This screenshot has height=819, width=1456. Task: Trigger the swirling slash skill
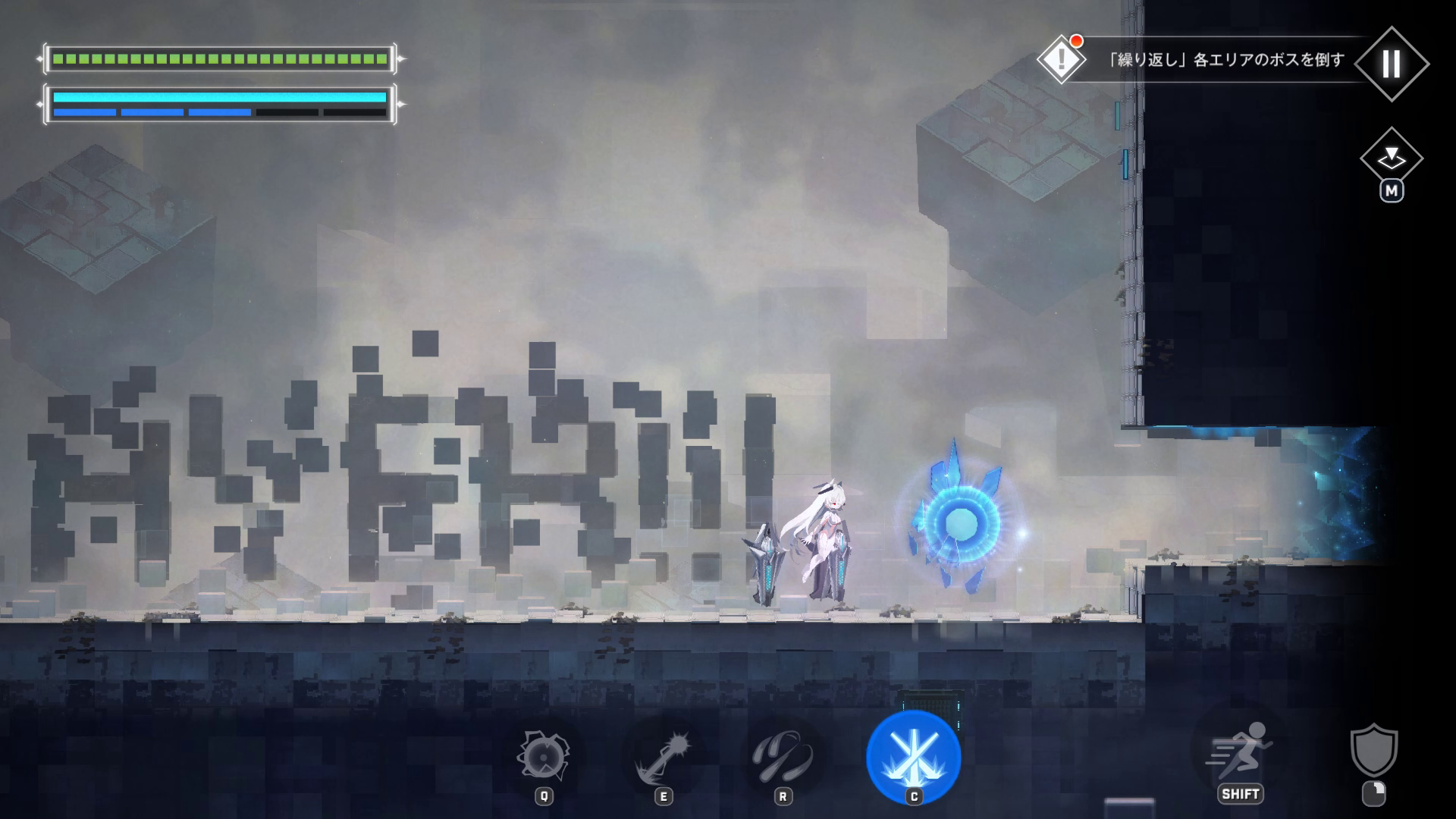pos(783,756)
